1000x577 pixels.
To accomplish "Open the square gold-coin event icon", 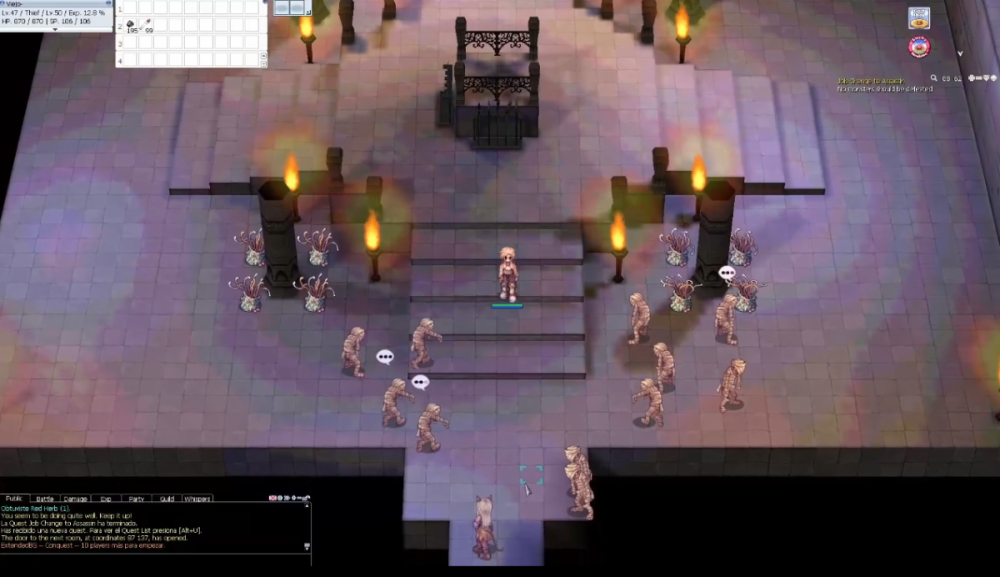I will click(x=919, y=17).
